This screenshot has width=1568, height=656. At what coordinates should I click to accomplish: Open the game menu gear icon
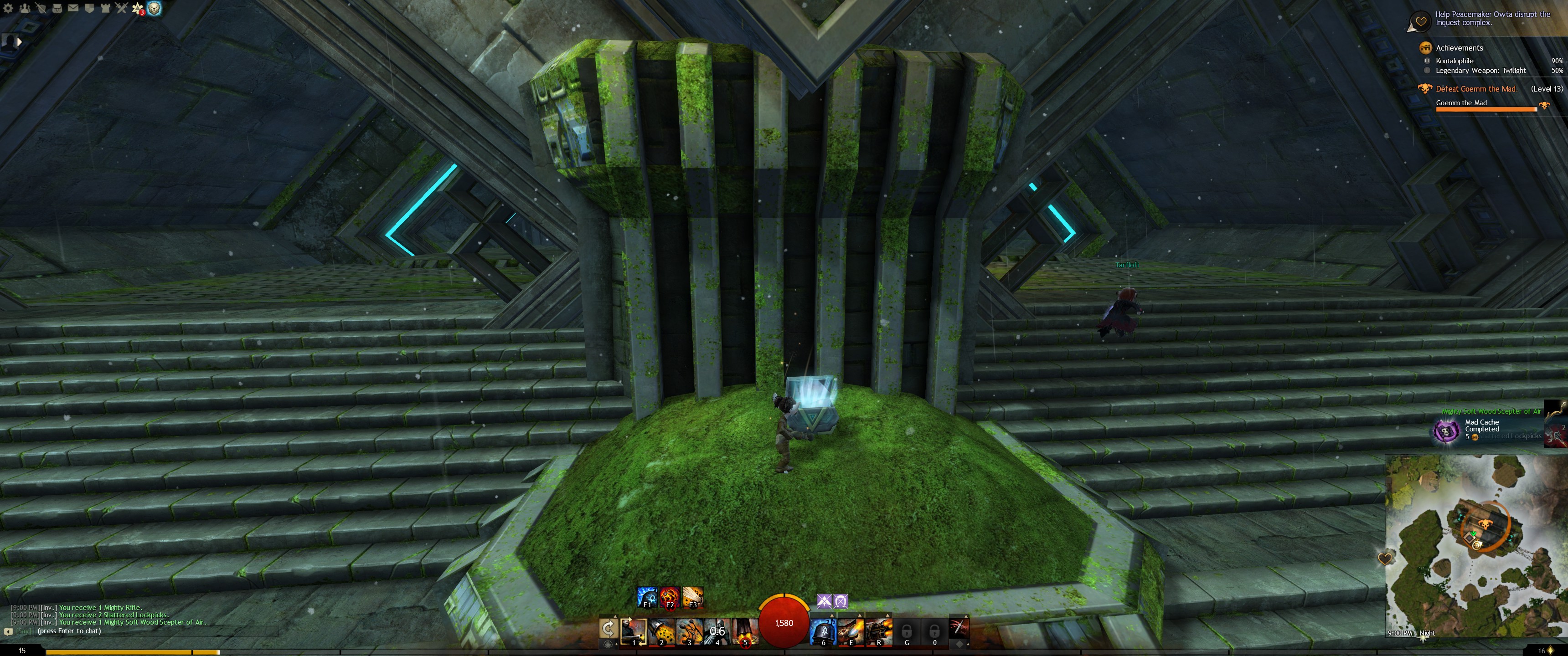click(9, 8)
